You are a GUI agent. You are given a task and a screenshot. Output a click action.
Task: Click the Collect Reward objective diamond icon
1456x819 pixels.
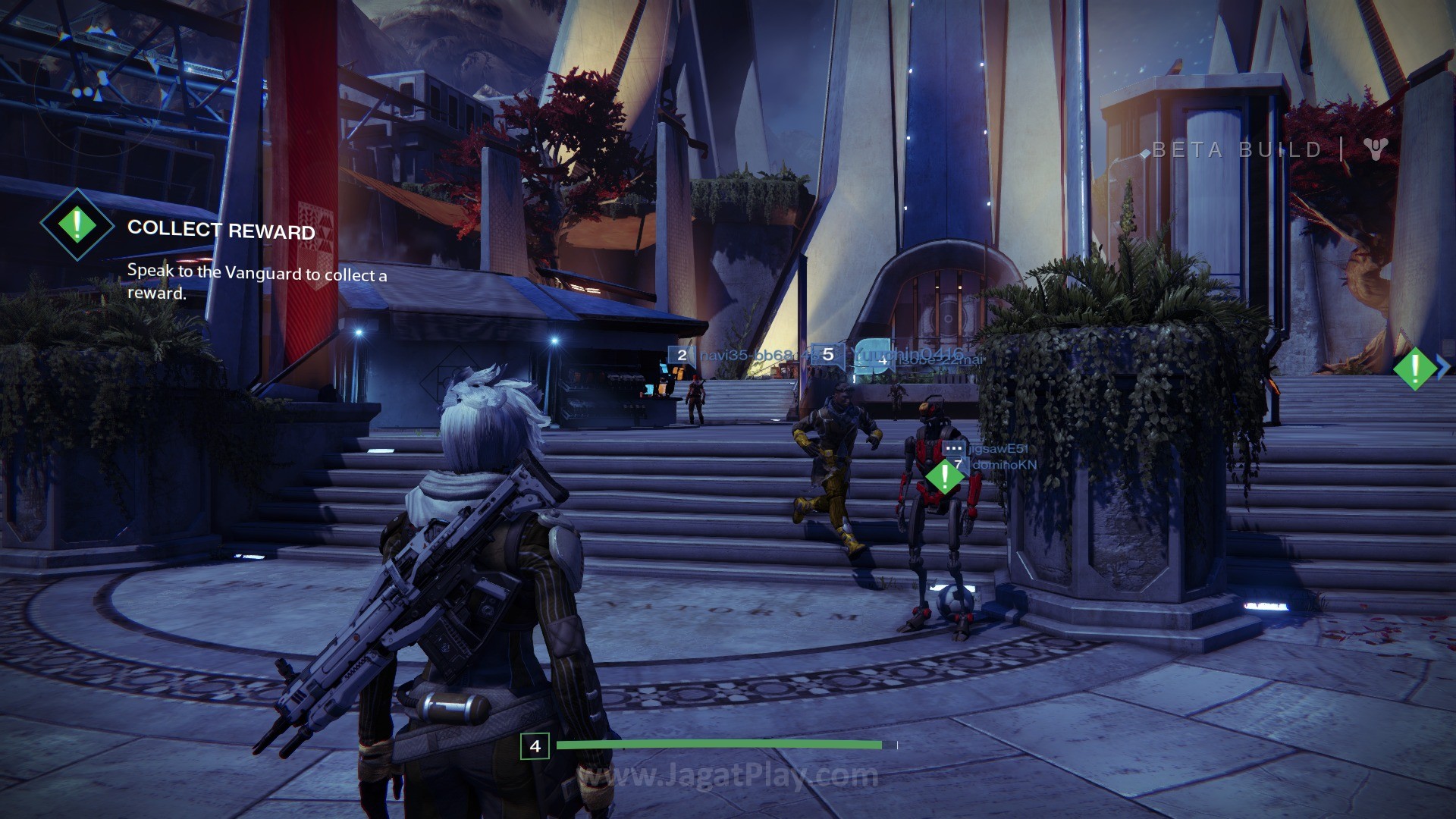tap(77, 224)
